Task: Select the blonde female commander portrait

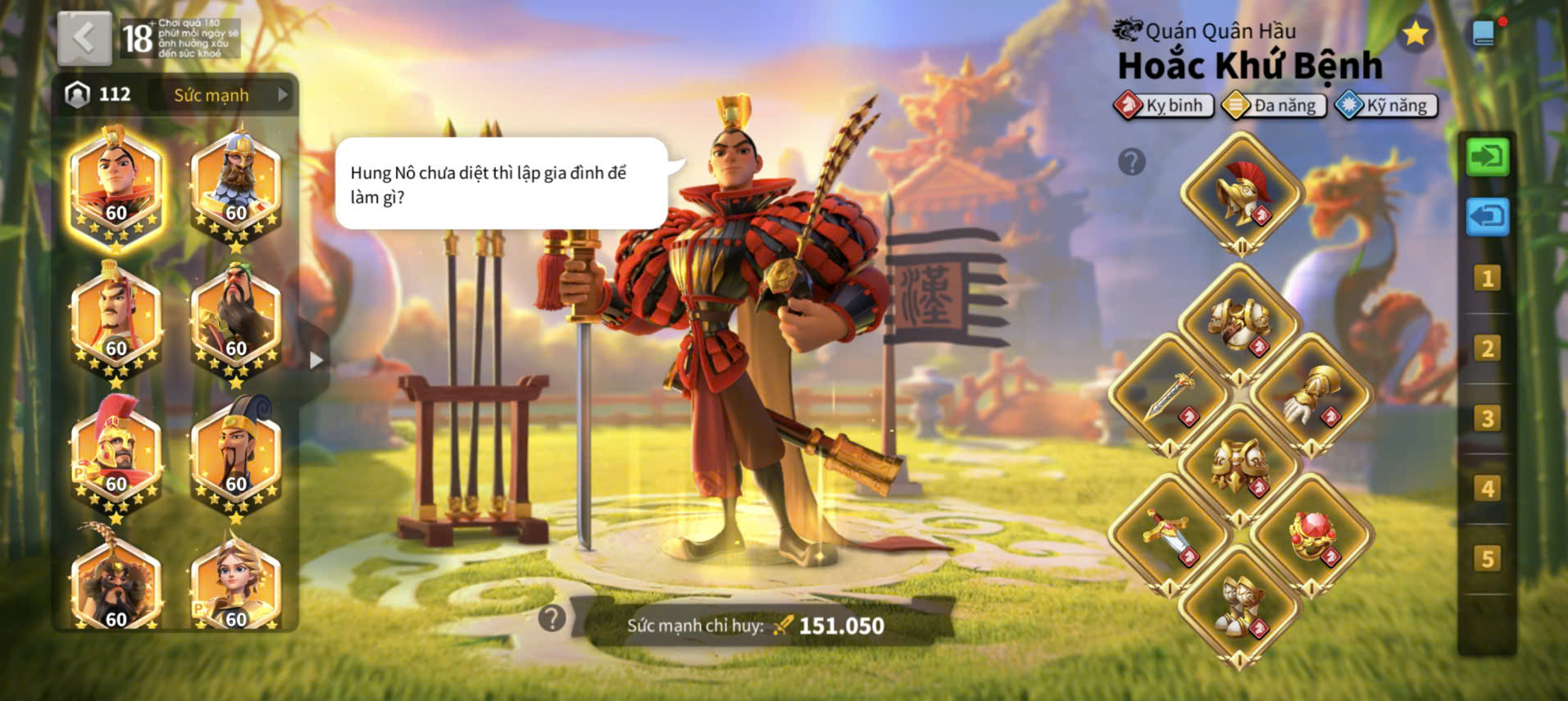Action: [236, 583]
